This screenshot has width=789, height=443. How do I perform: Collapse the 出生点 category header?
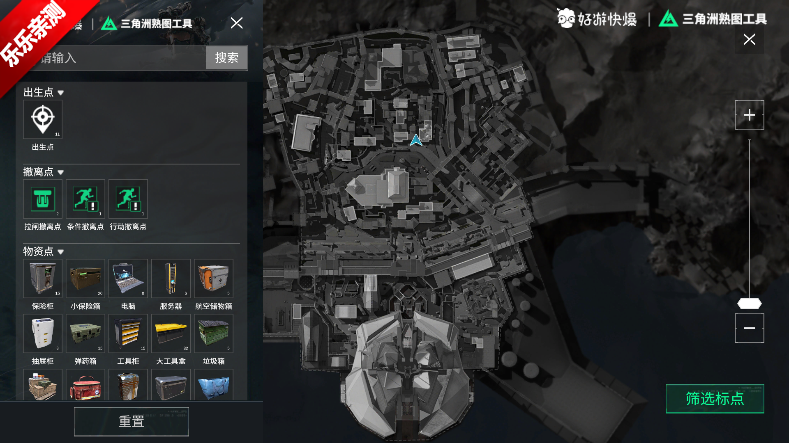point(44,92)
